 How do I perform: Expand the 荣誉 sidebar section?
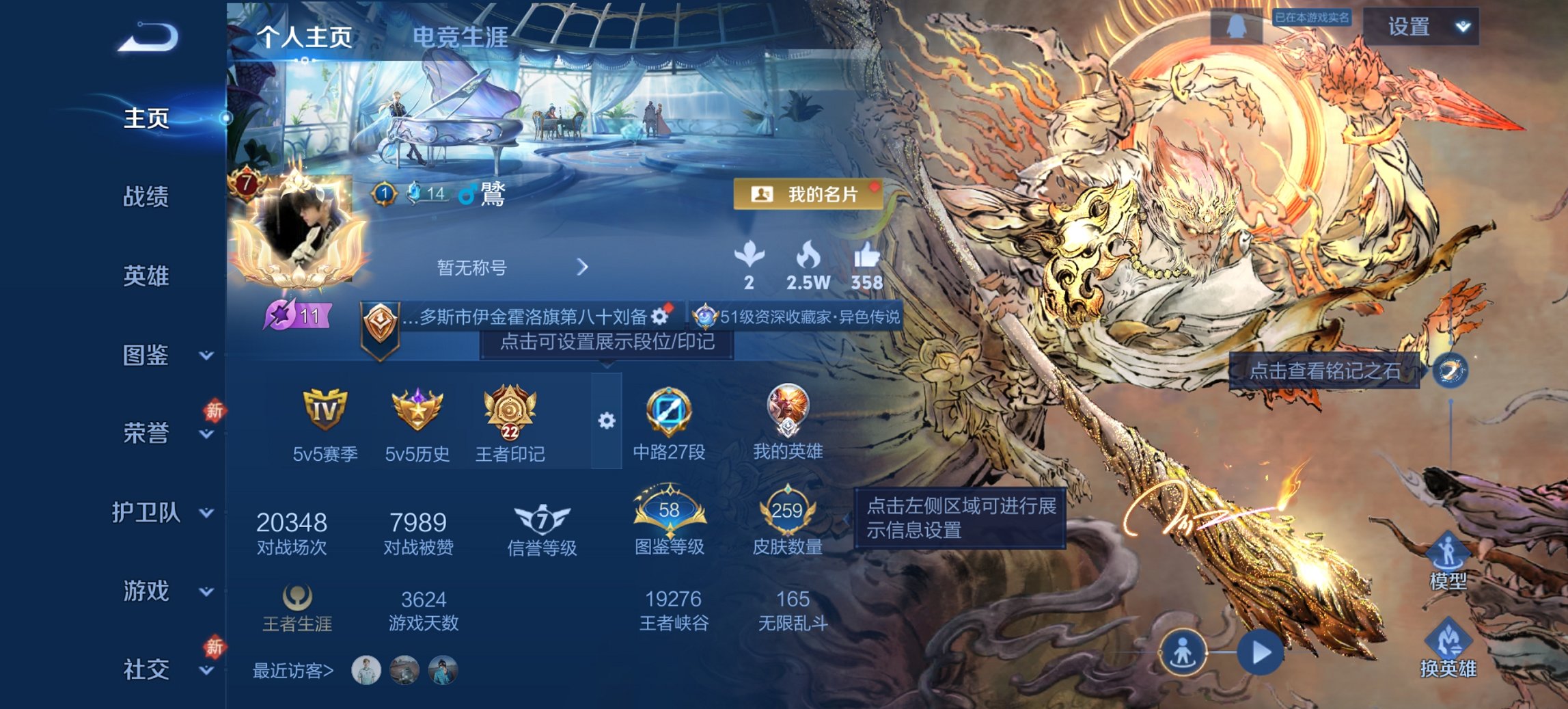tap(205, 433)
